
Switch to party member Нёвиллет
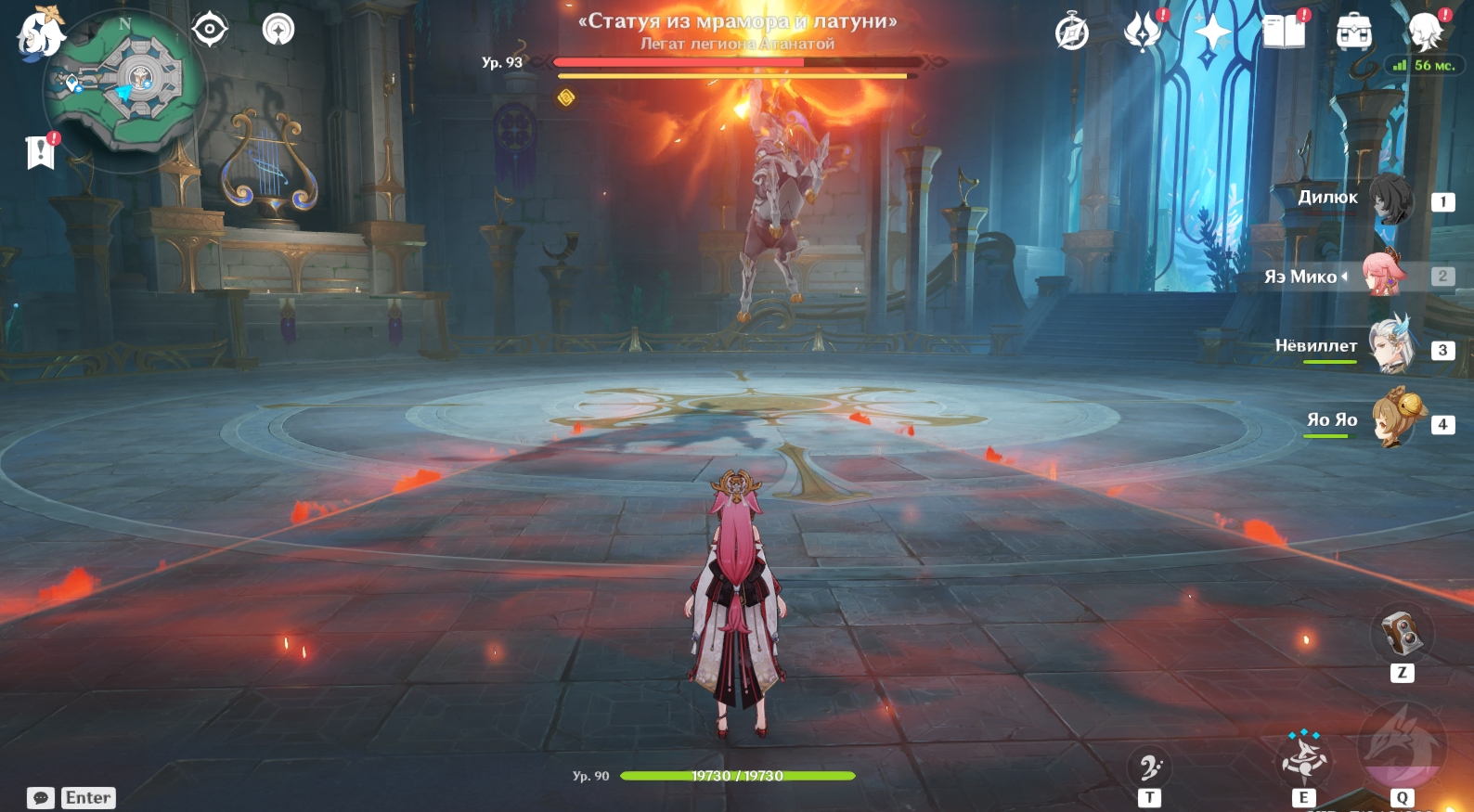pyautogui.click(x=1391, y=347)
